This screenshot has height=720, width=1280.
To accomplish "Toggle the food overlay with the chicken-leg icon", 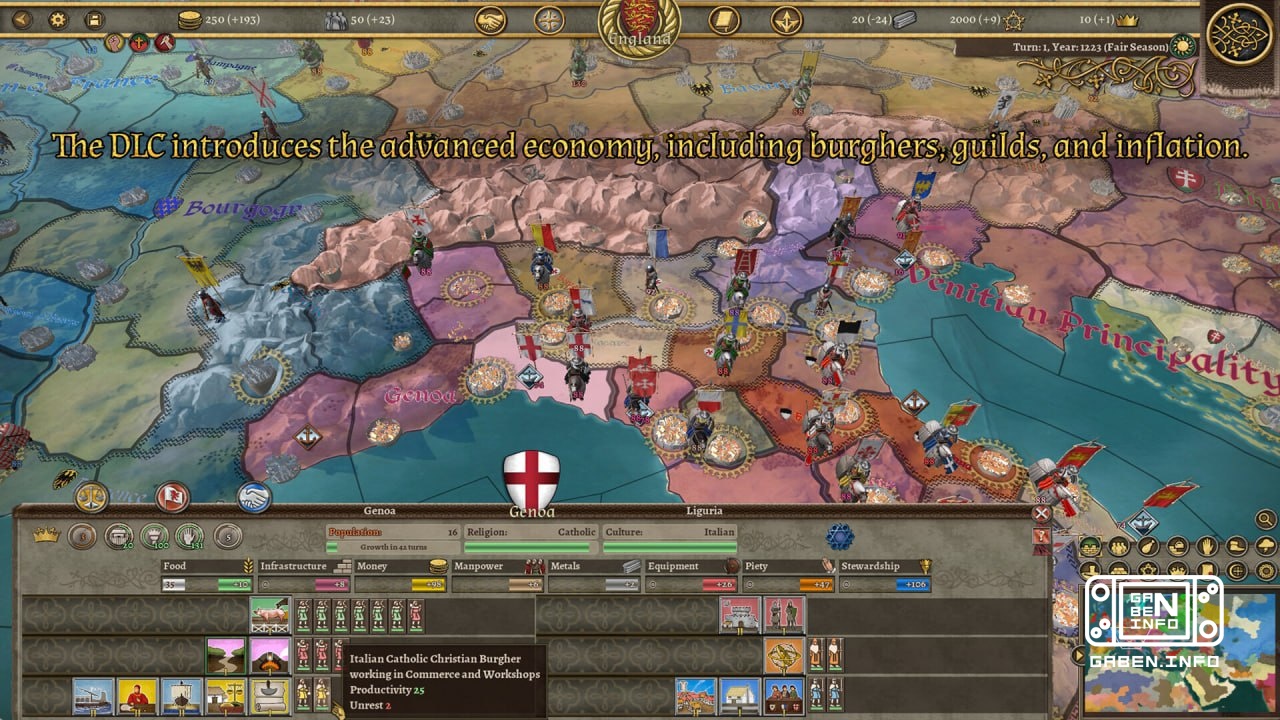I will coord(1147,545).
